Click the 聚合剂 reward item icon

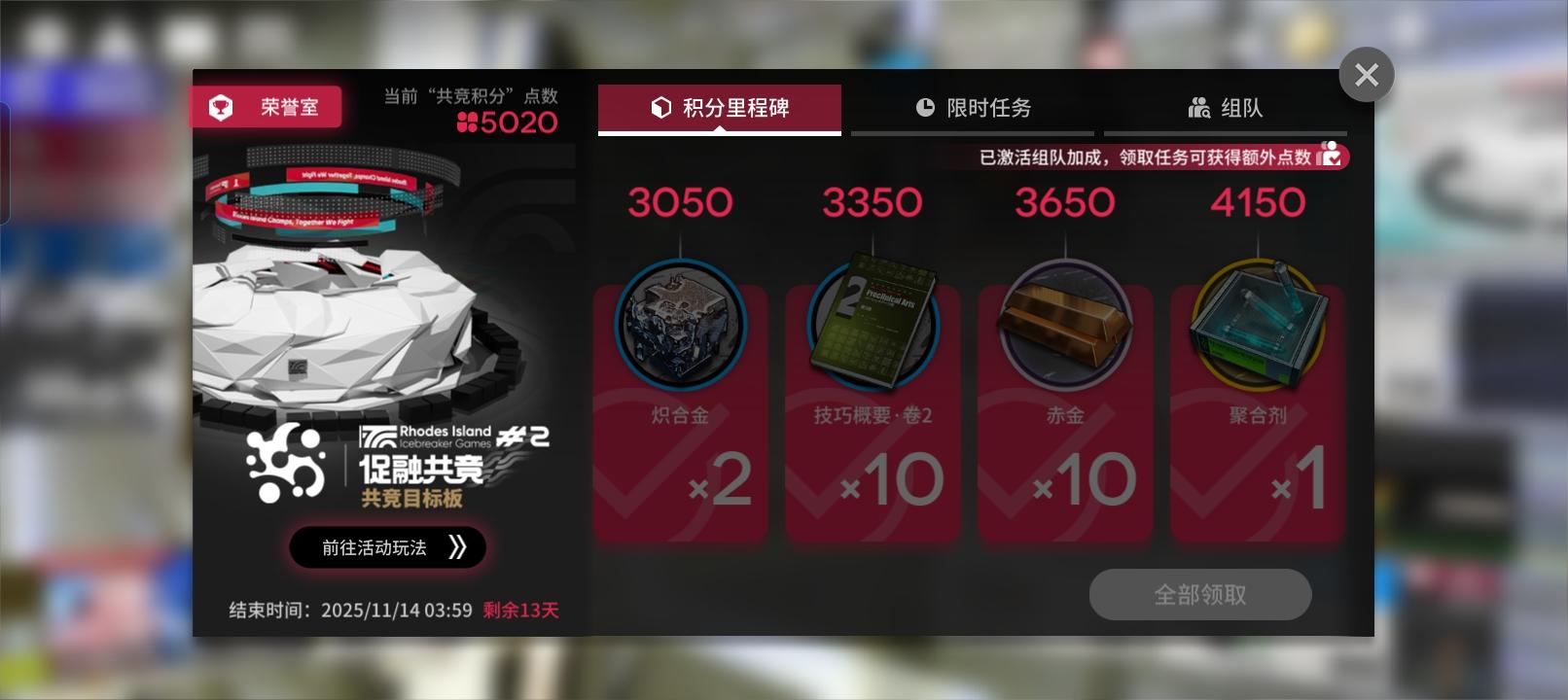pos(1257,326)
